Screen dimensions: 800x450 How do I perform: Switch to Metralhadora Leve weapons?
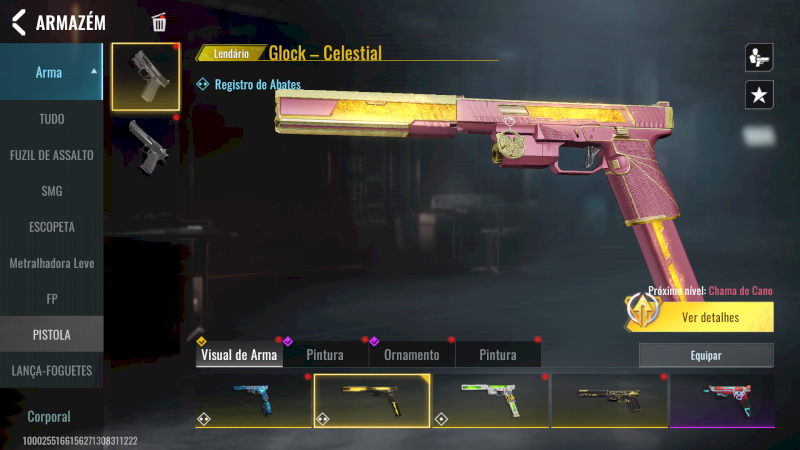pyautogui.click(x=51, y=263)
